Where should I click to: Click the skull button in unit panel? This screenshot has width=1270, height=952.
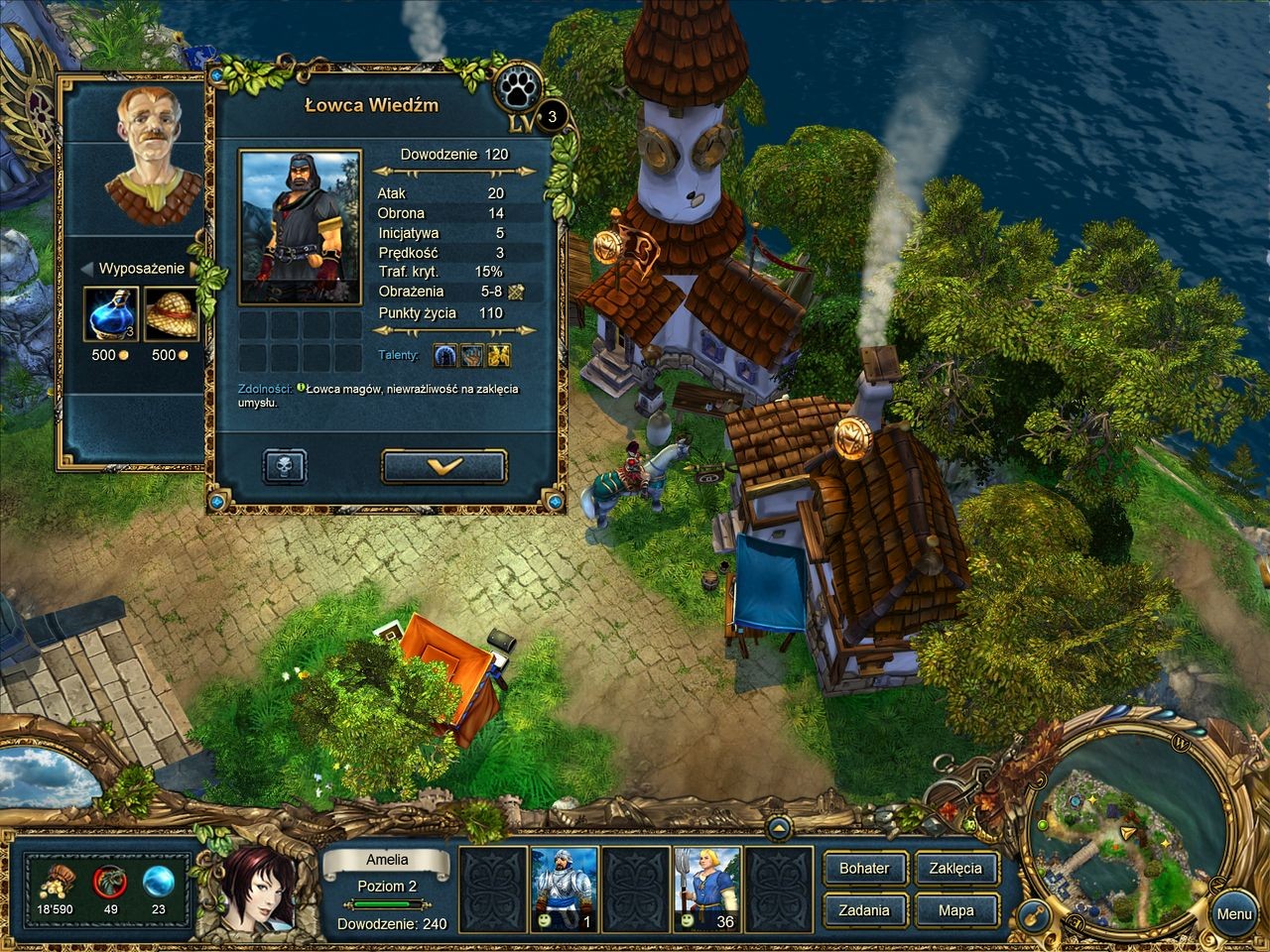285,466
